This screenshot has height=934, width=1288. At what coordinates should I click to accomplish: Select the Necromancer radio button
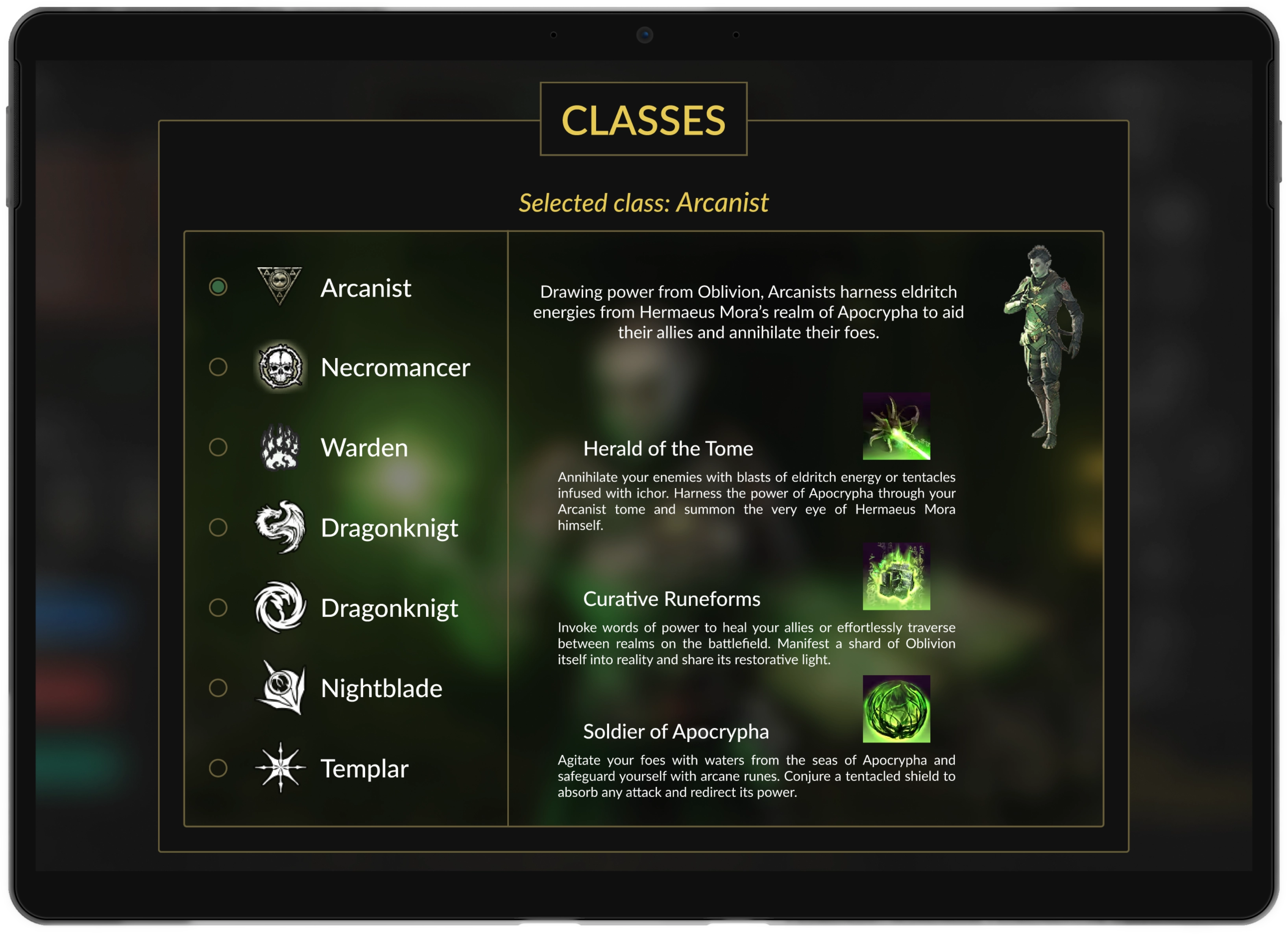tap(218, 368)
